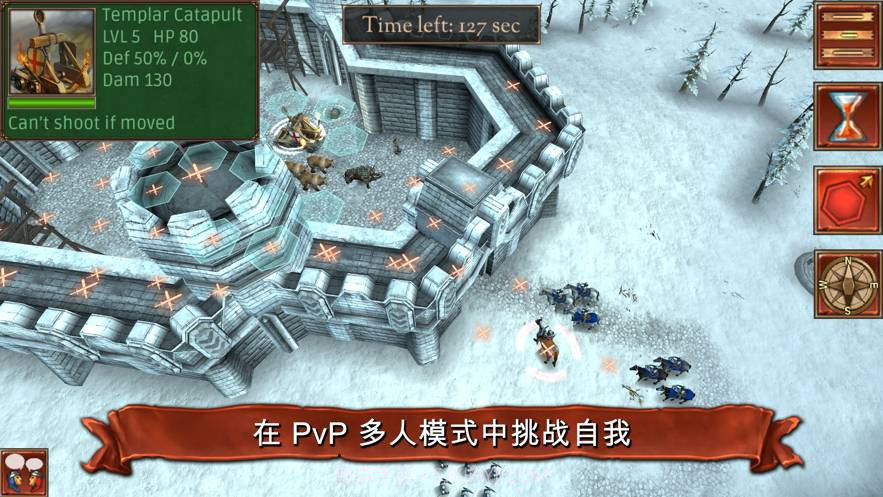Toggle the red hexagon grid button

point(847,200)
